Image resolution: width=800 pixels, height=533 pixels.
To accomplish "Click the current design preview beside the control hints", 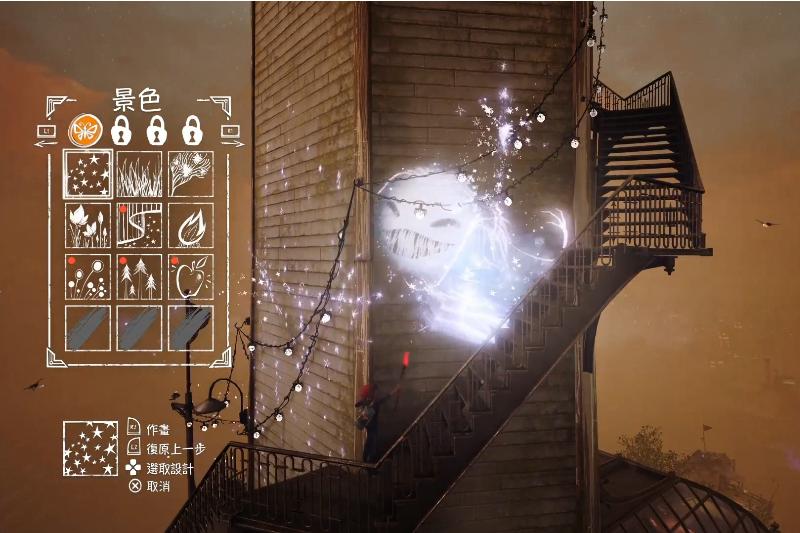I will pyautogui.click(x=90, y=448).
